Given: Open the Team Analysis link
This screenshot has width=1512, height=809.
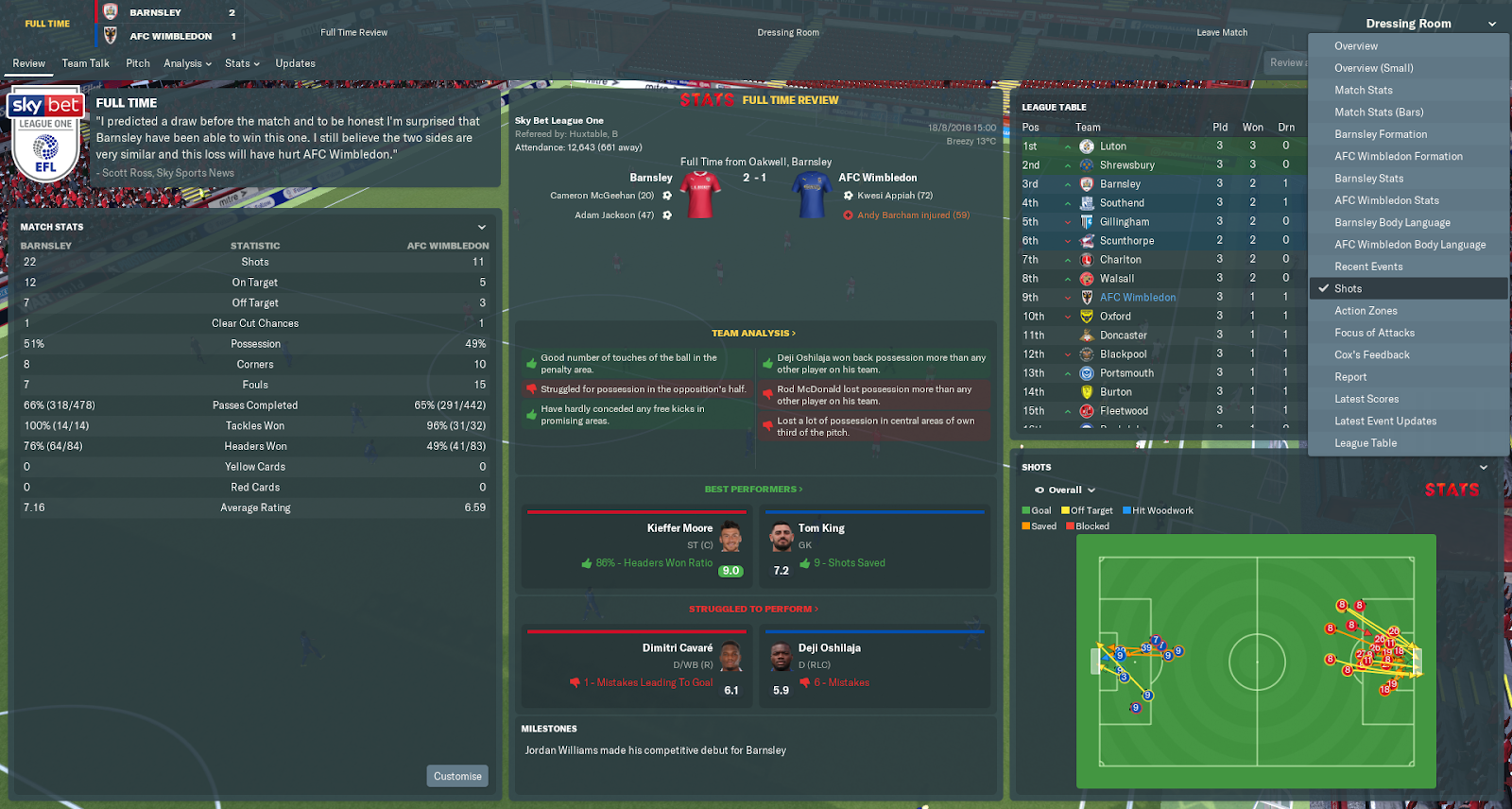Looking at the screenshot, I should point(753,333).
